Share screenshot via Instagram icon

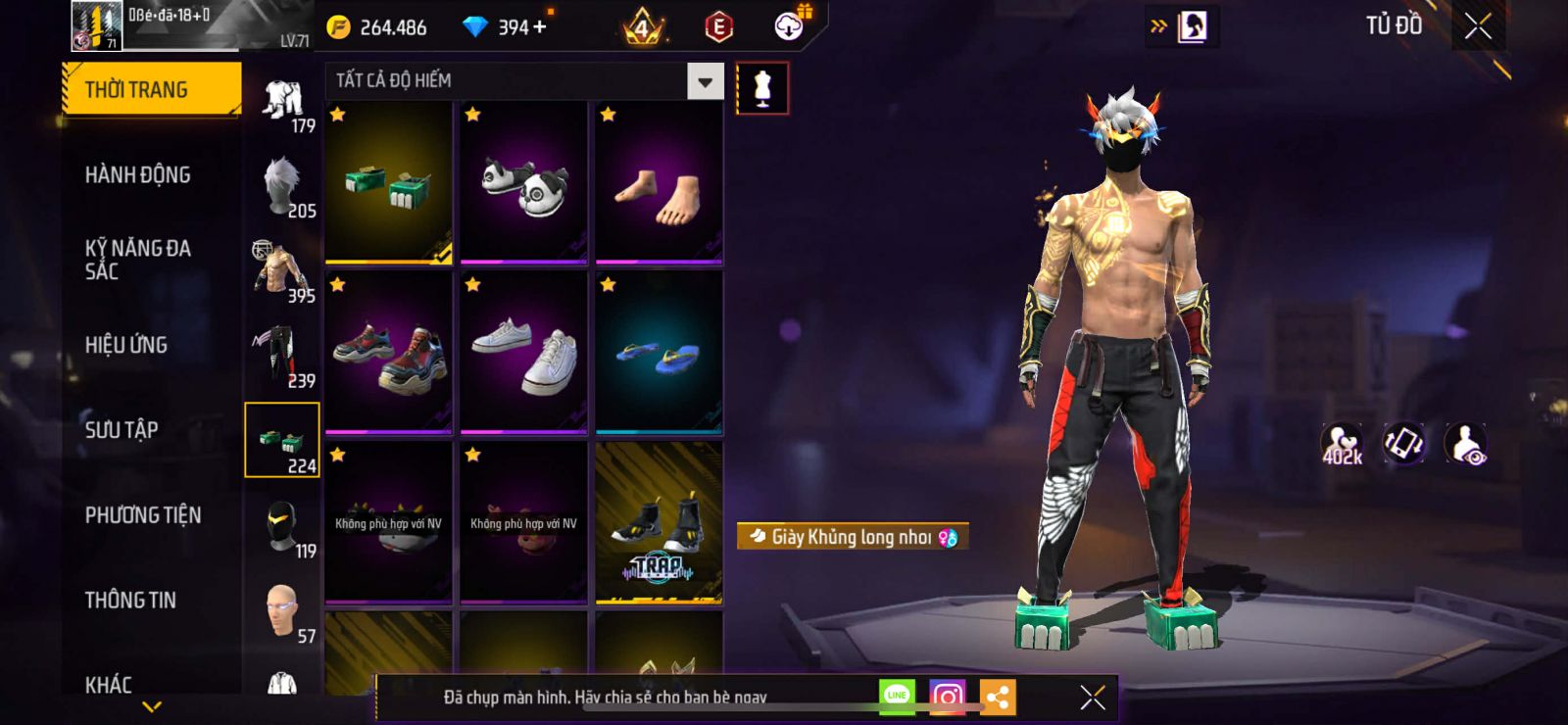pos(947,697)
